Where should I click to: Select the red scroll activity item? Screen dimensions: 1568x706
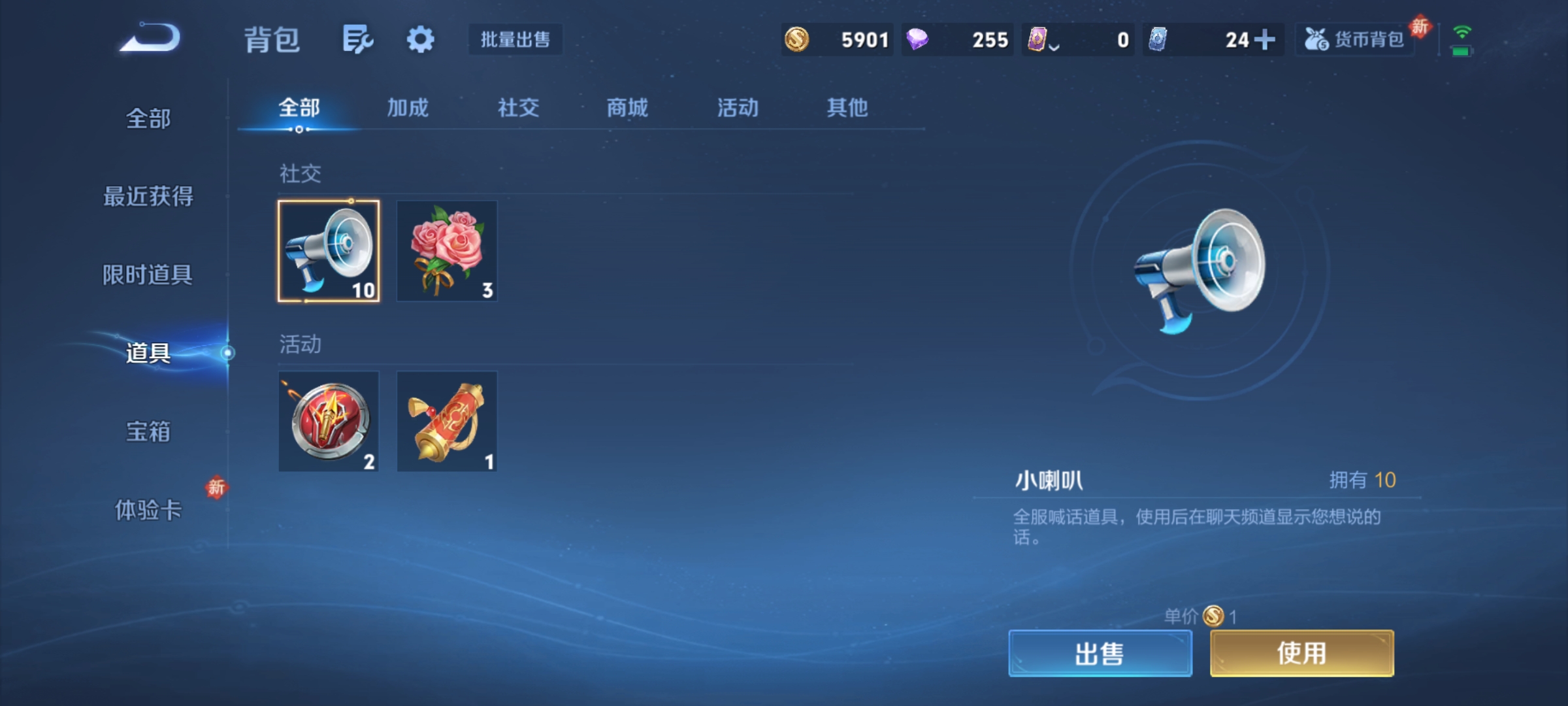tap(447, 422)
